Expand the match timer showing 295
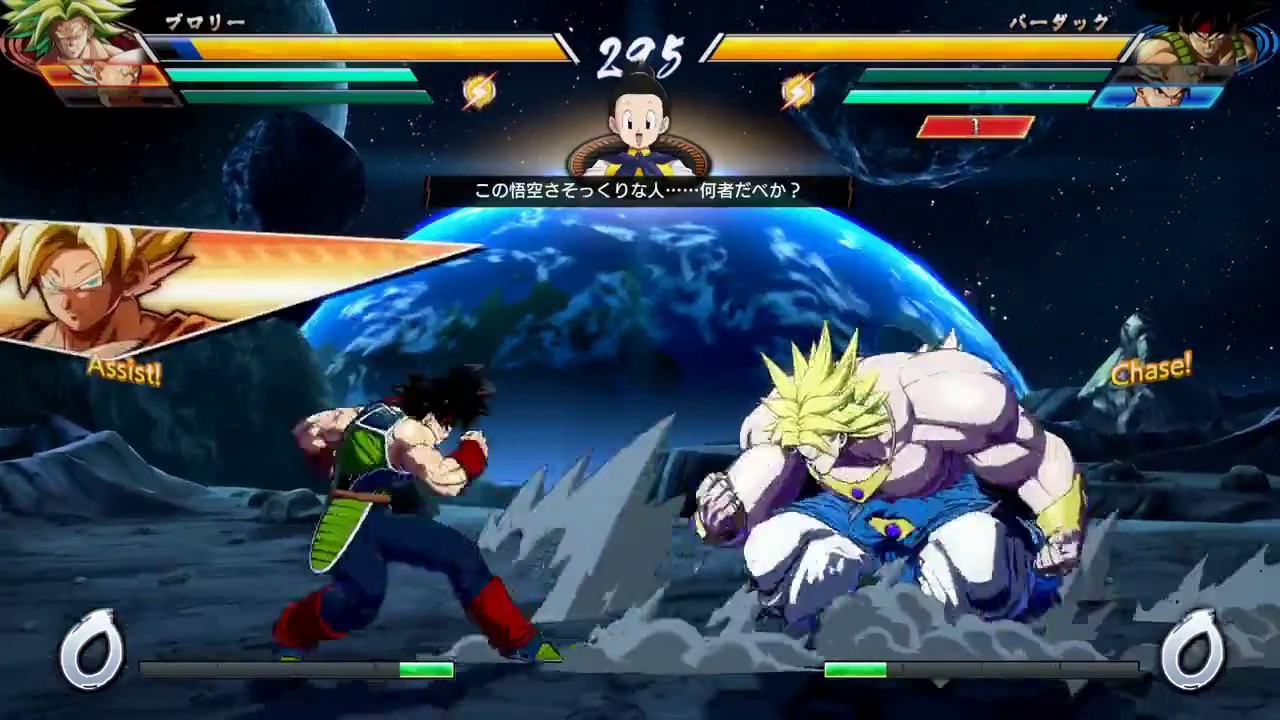 [640, 50]
